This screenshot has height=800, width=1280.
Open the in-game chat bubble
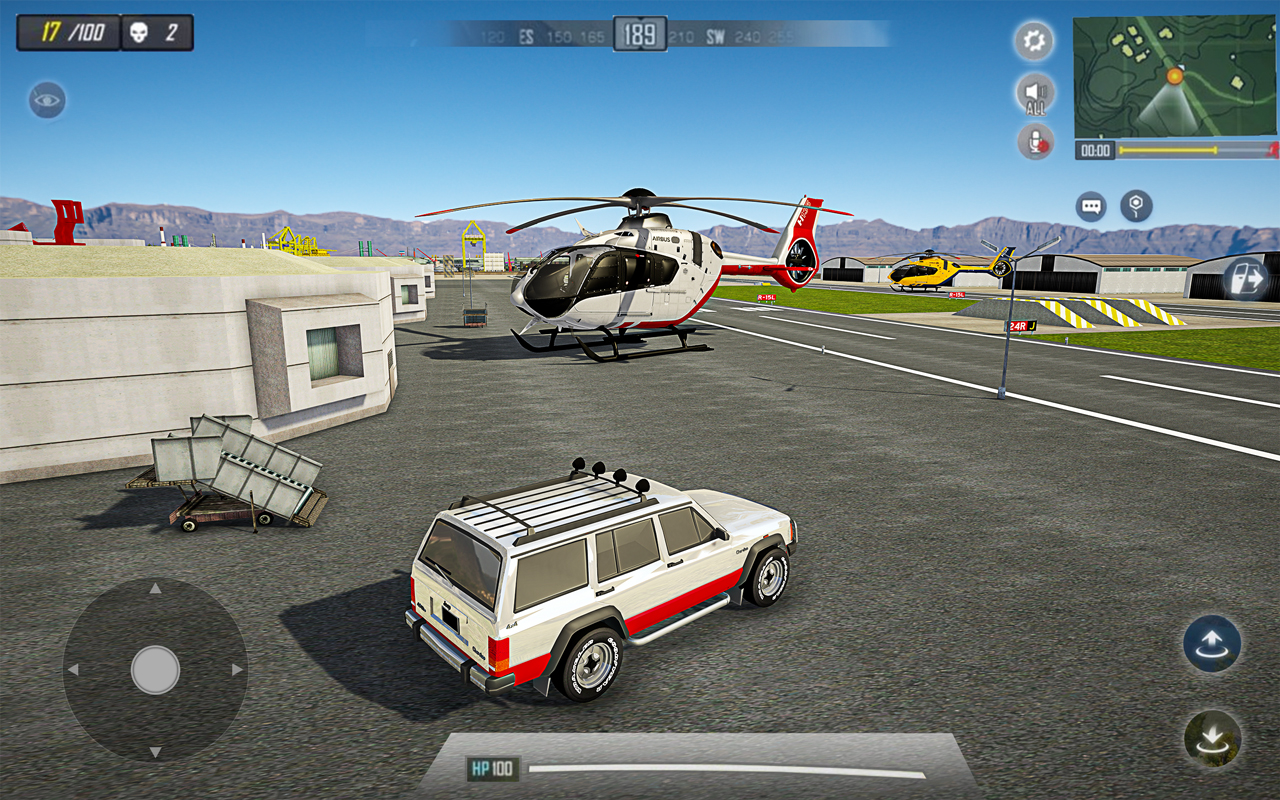pyautogui.click(x=1090, y=207)
